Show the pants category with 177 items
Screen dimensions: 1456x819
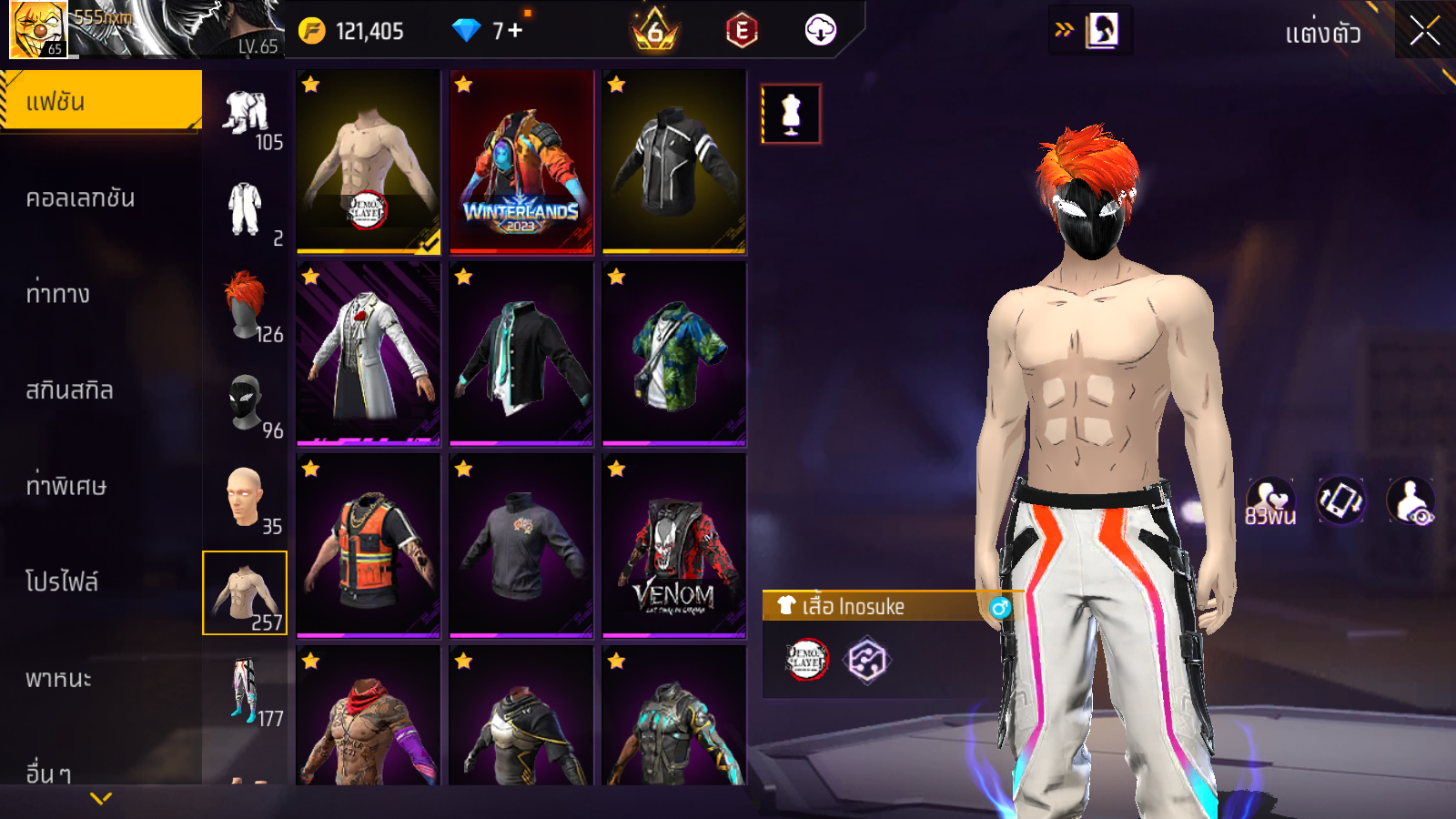click(246, 691)
